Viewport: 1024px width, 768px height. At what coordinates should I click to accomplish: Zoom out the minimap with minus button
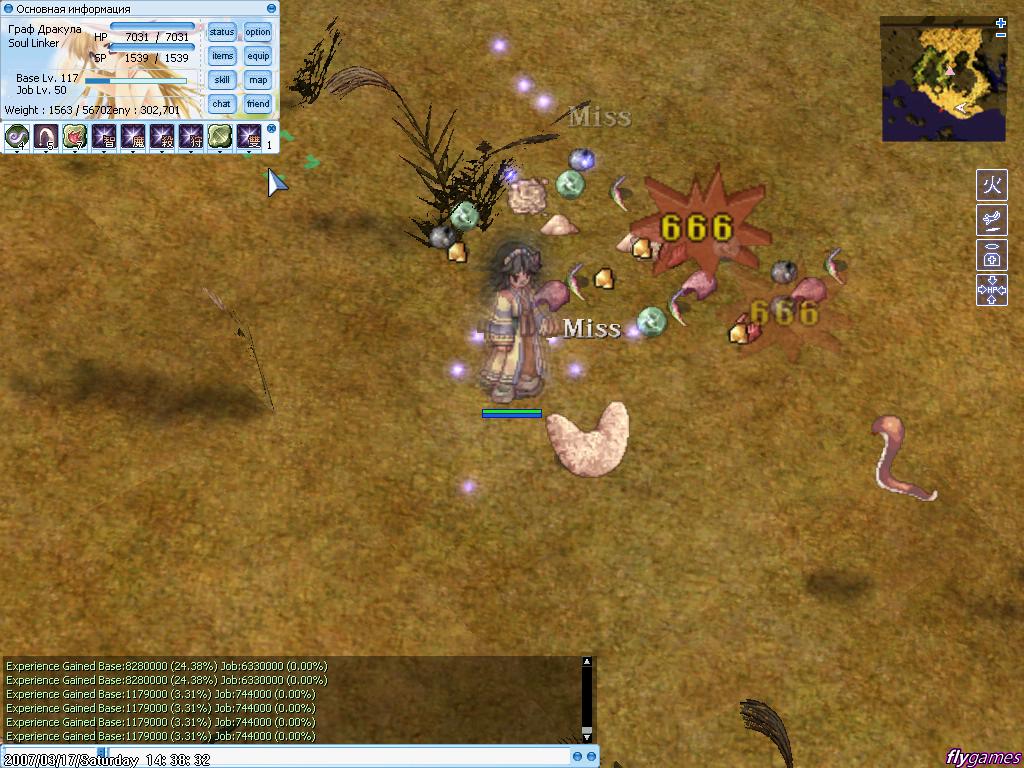(1001, 35)
